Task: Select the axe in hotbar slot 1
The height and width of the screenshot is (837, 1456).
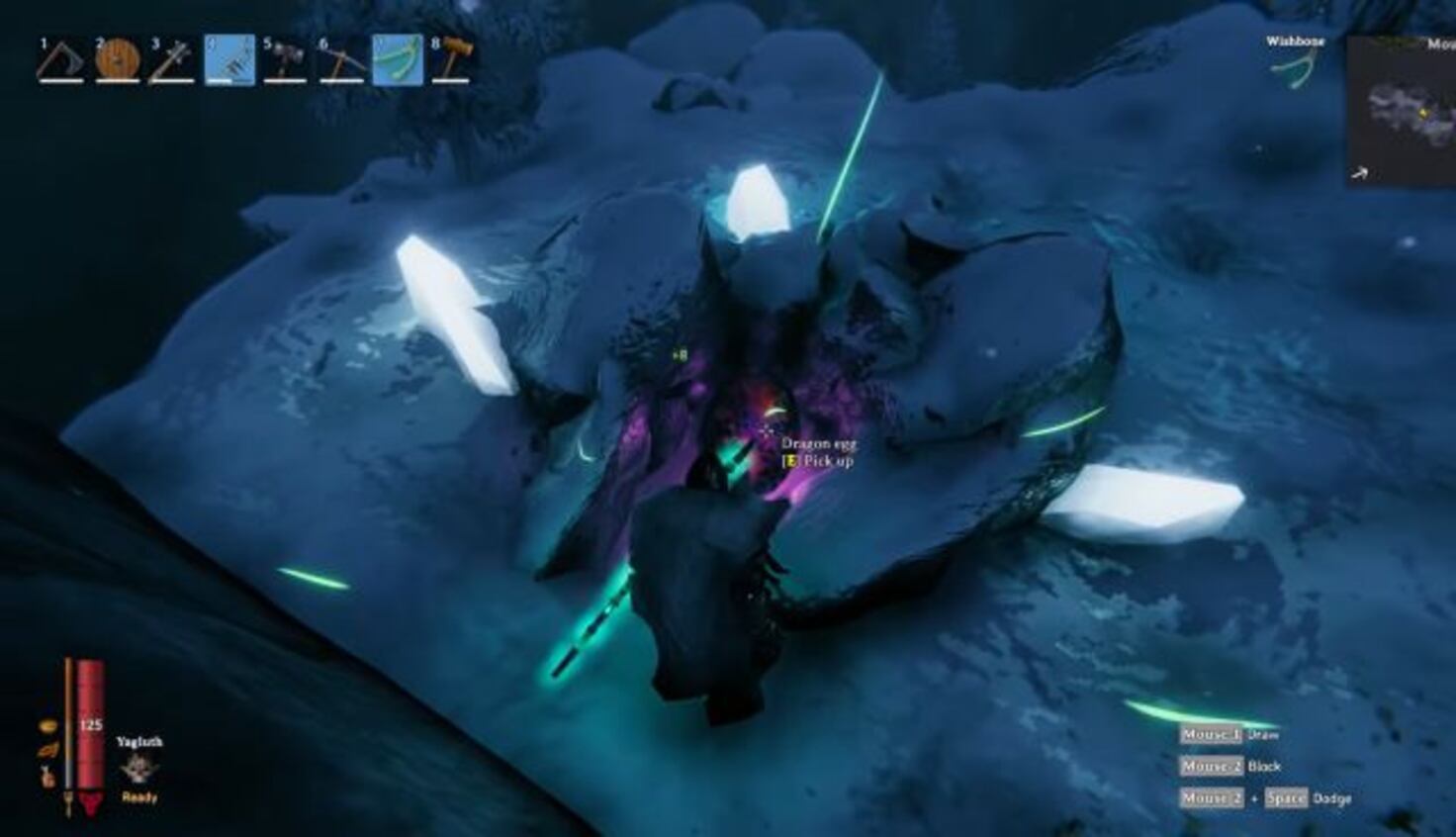Action: point(59,59)
